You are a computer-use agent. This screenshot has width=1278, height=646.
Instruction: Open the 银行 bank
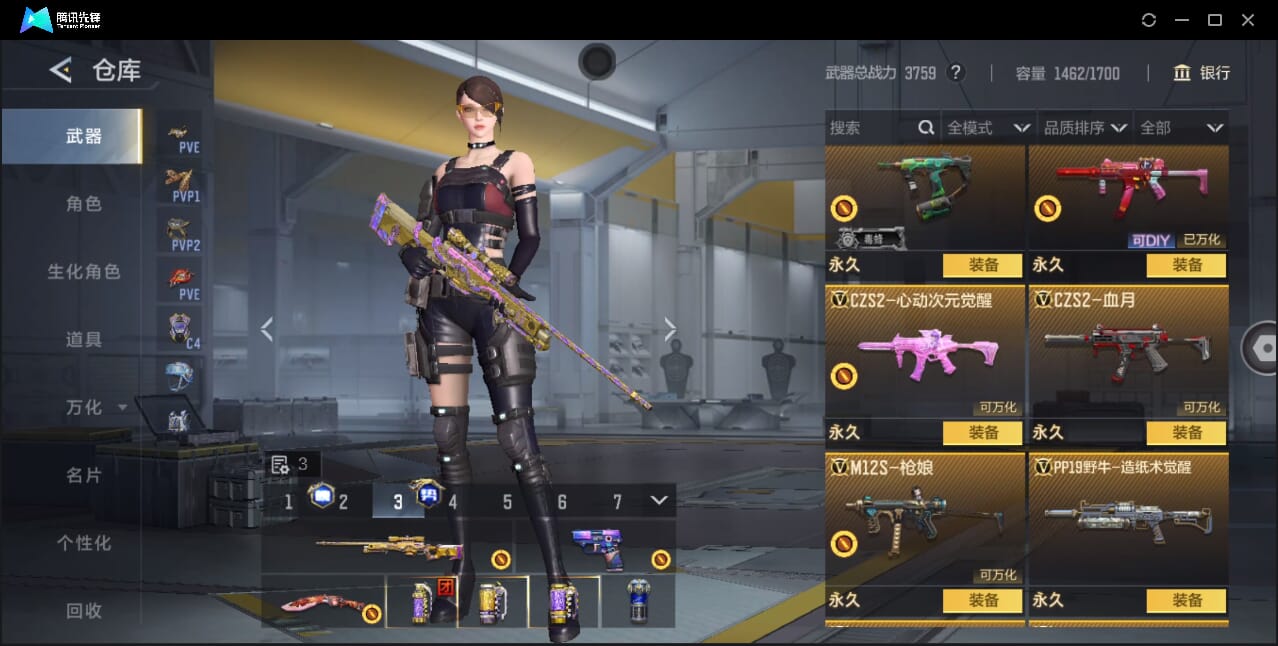(1202, 73)
